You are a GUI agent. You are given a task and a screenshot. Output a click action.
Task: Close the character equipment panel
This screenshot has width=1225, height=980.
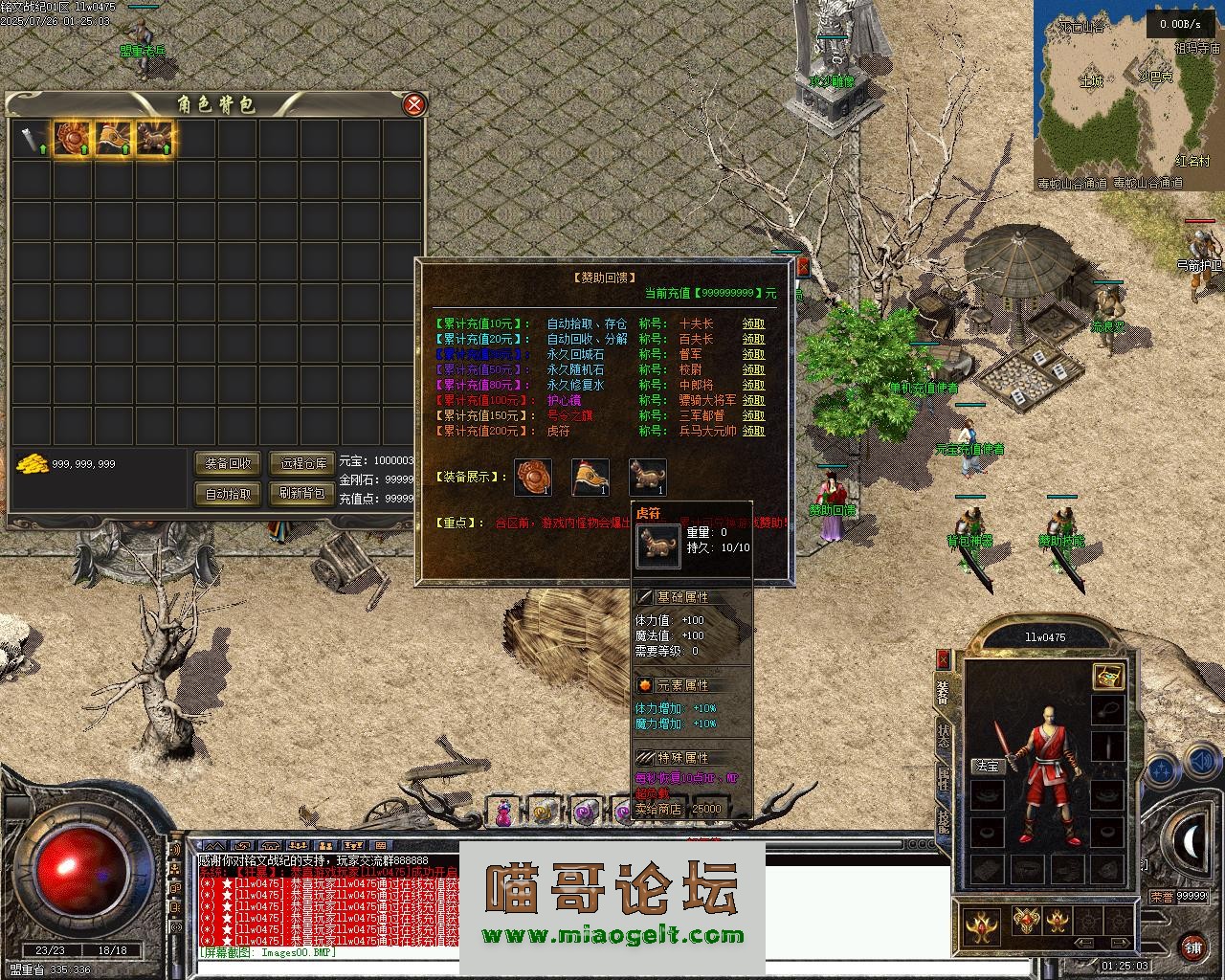pyautogui.click(x=943, y=658)
